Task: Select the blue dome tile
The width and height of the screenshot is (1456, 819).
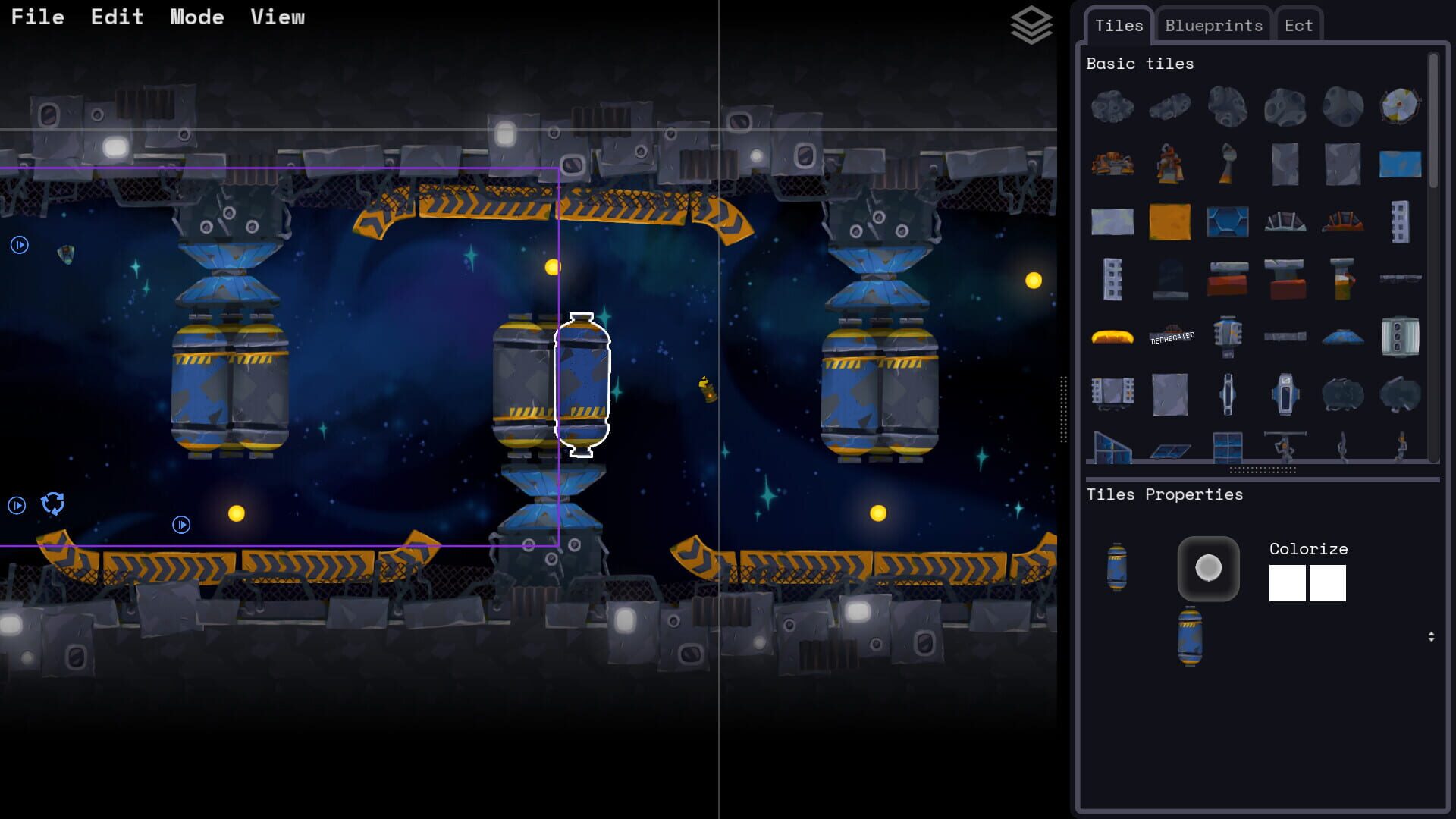Action: (x=1342, y=336)
